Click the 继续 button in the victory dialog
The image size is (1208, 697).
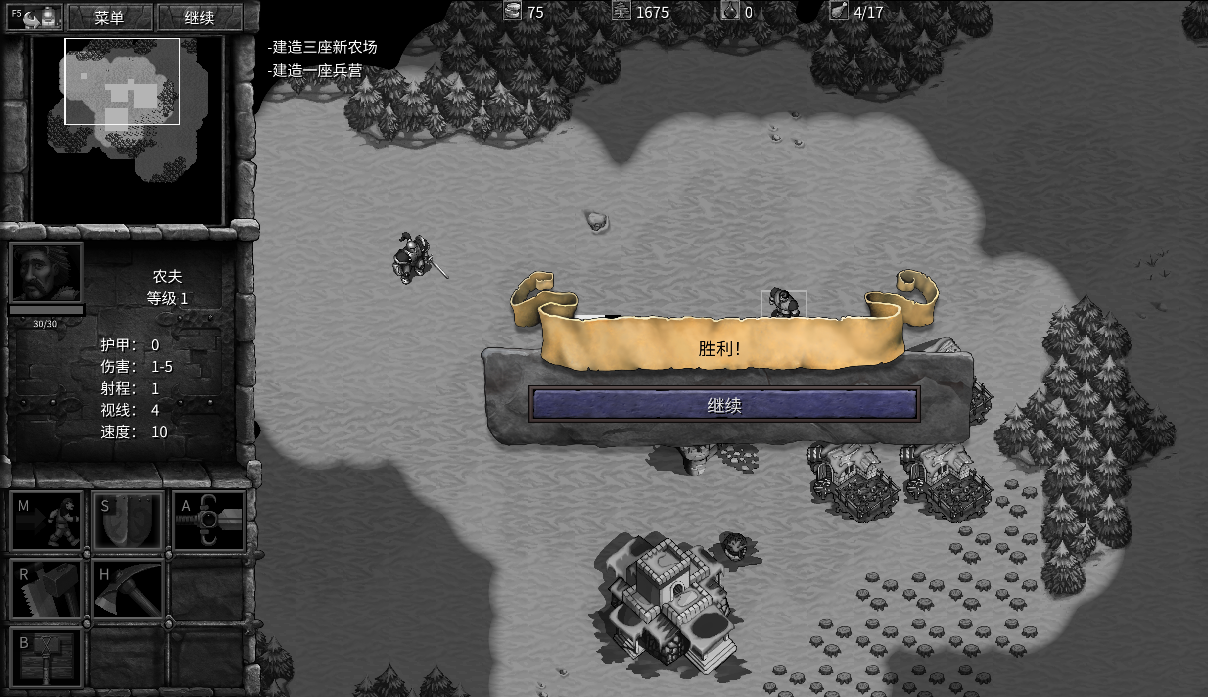point(723,405)
